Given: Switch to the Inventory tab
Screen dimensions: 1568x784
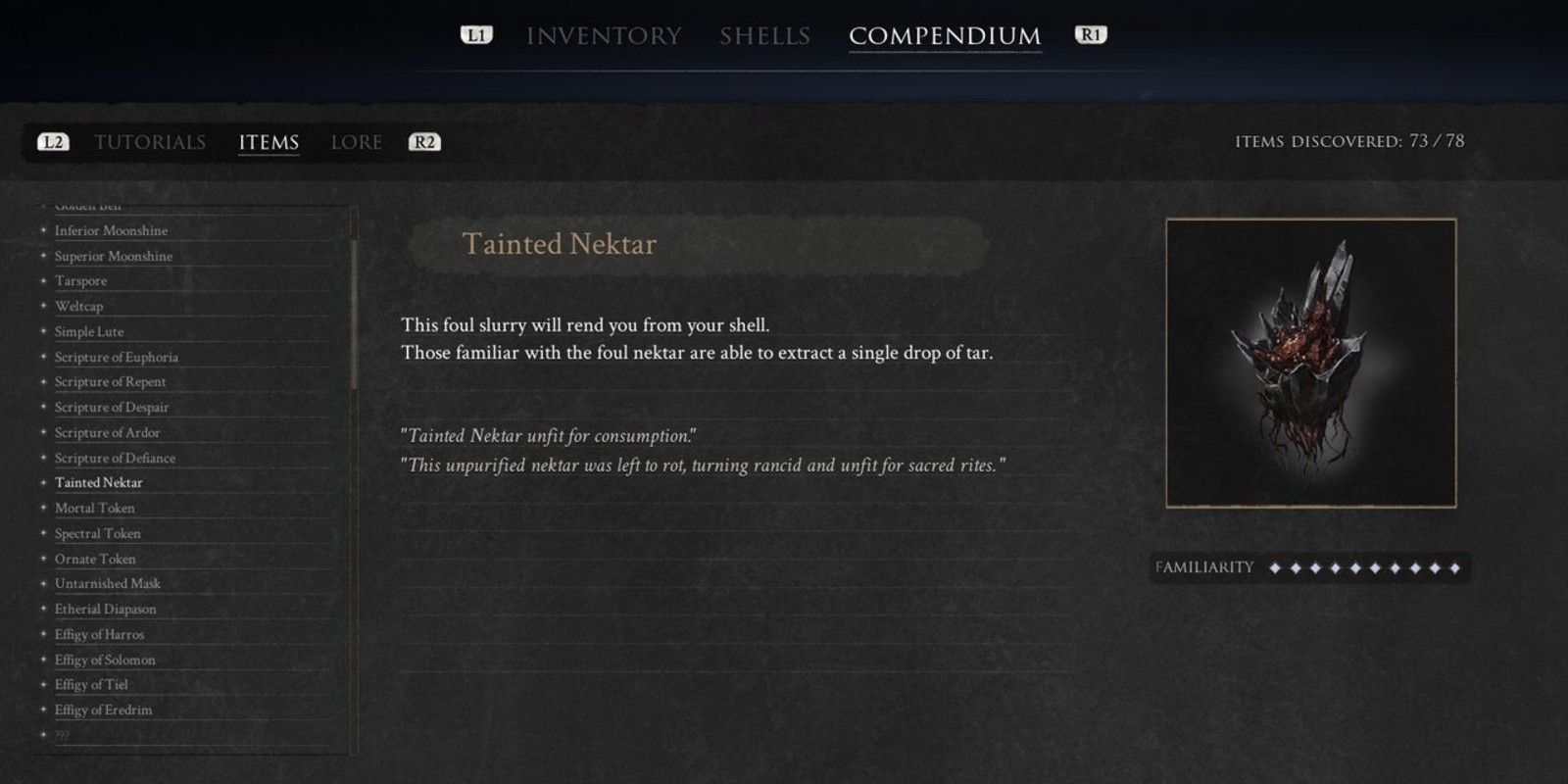Looking at the screenshot, I should 604,35.
